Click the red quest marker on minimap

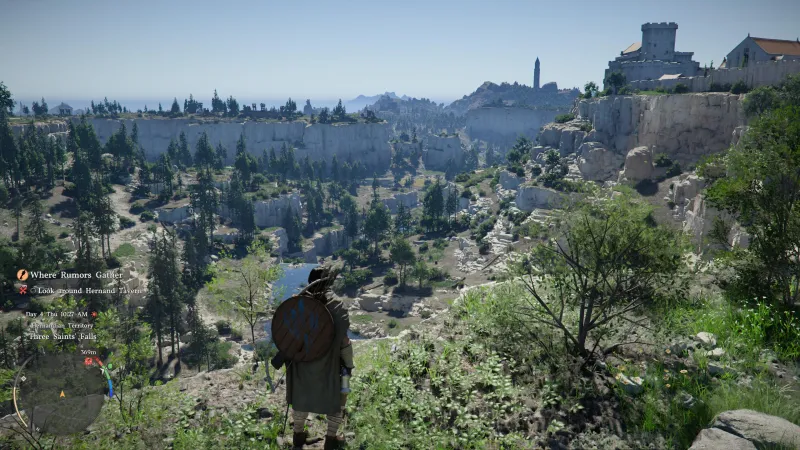[x=88, y=361]
